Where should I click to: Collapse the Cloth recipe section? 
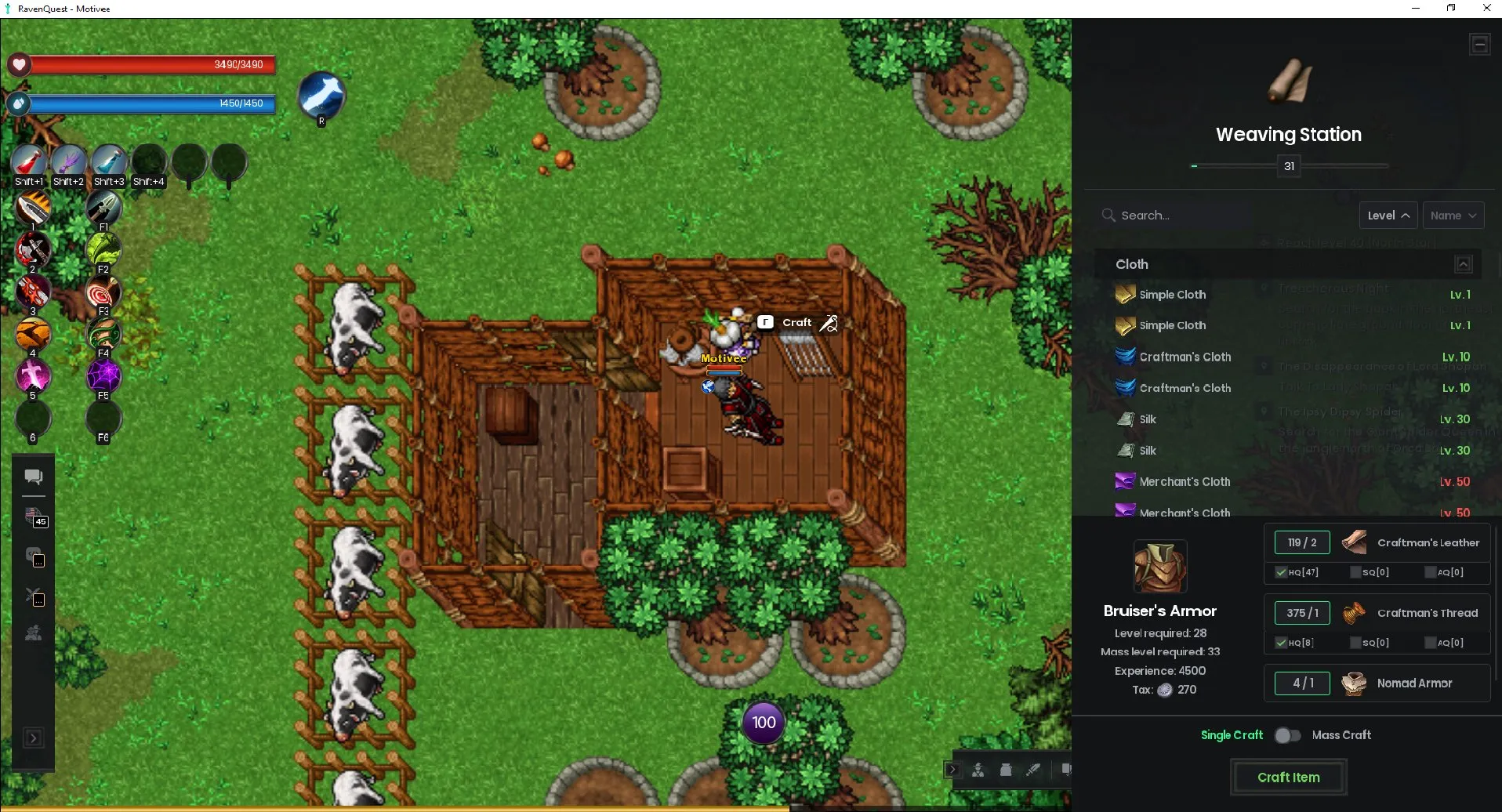click(1463, 264)
